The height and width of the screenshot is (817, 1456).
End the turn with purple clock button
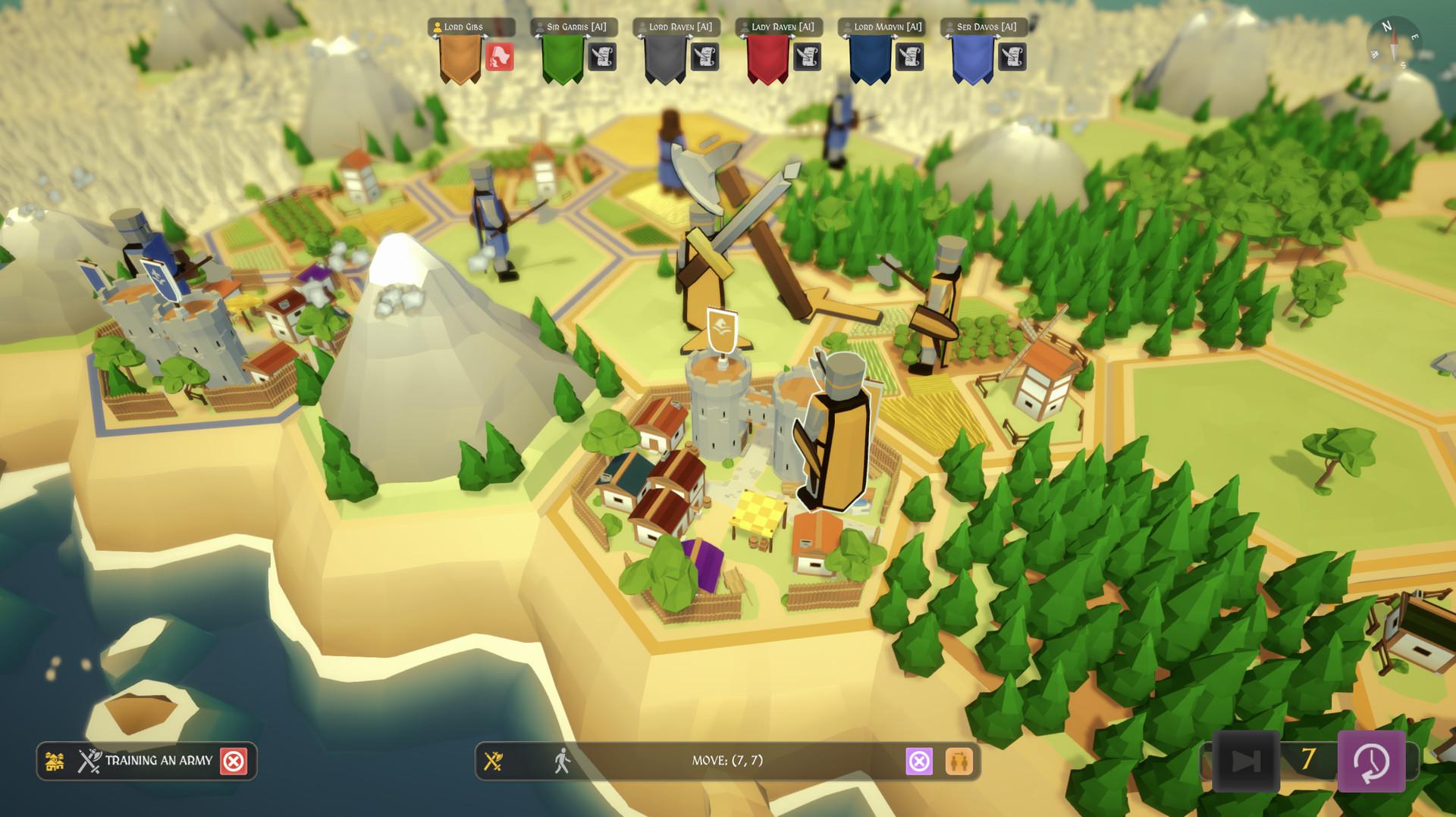click(1371, 761)
